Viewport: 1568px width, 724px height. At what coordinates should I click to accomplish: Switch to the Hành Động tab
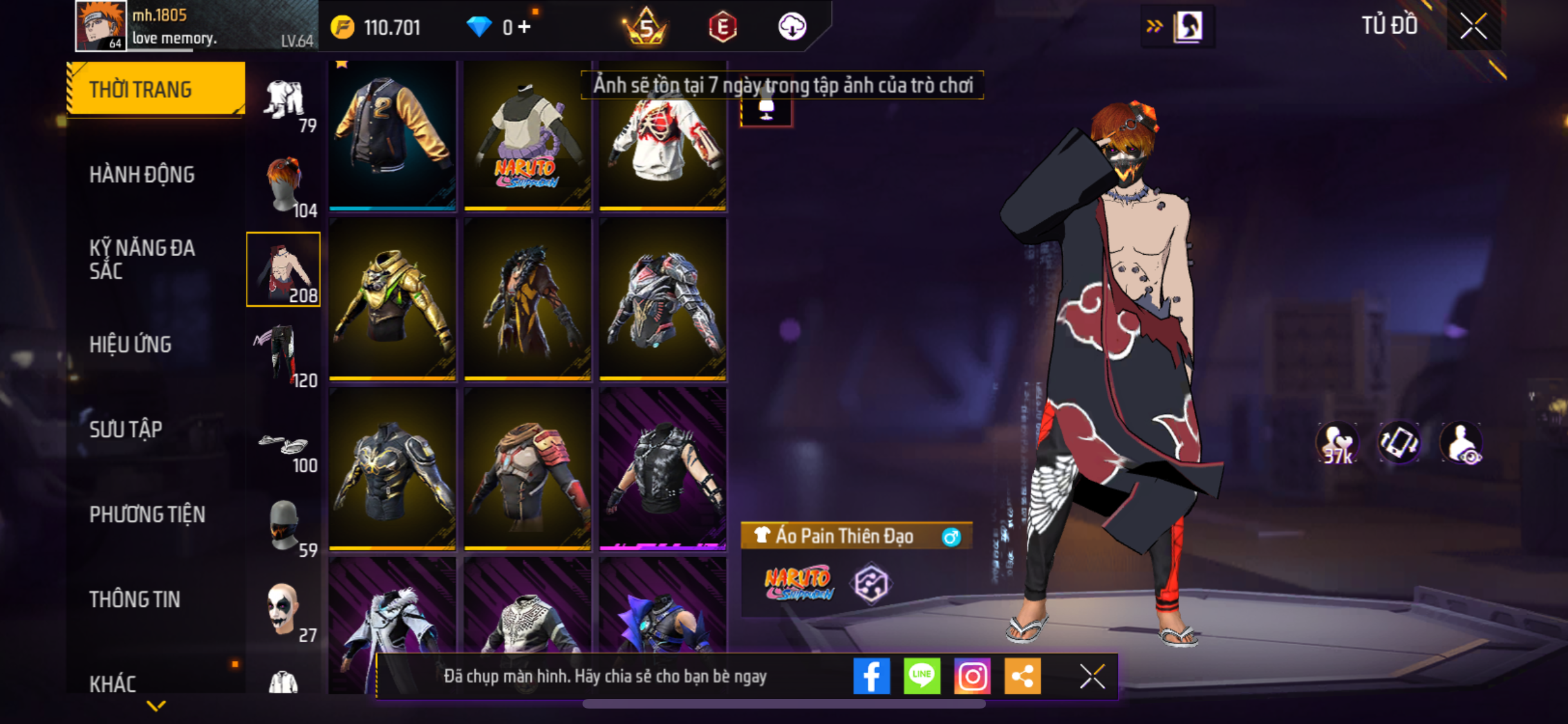142,174
